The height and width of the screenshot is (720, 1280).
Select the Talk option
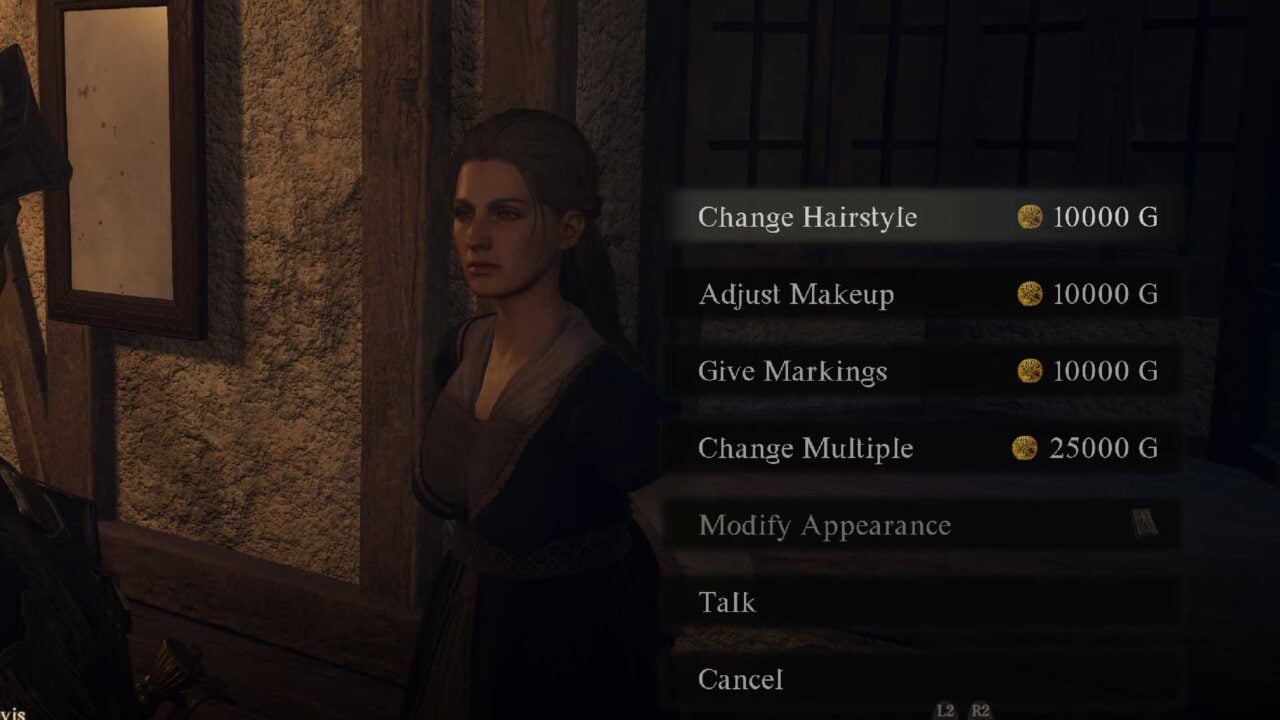pos(728,602)
